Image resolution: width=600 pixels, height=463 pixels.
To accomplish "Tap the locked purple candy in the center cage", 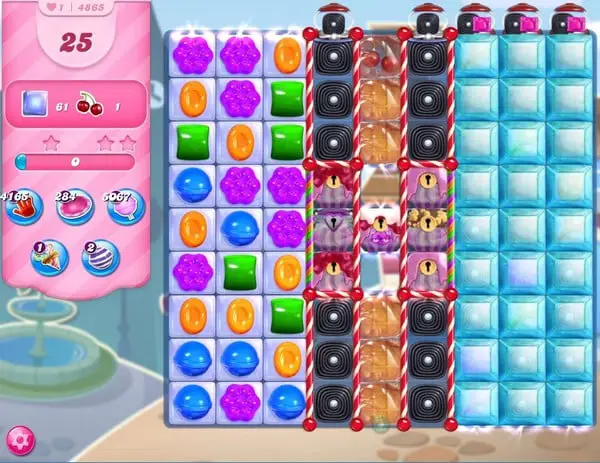I will click(x=380, y=239).
